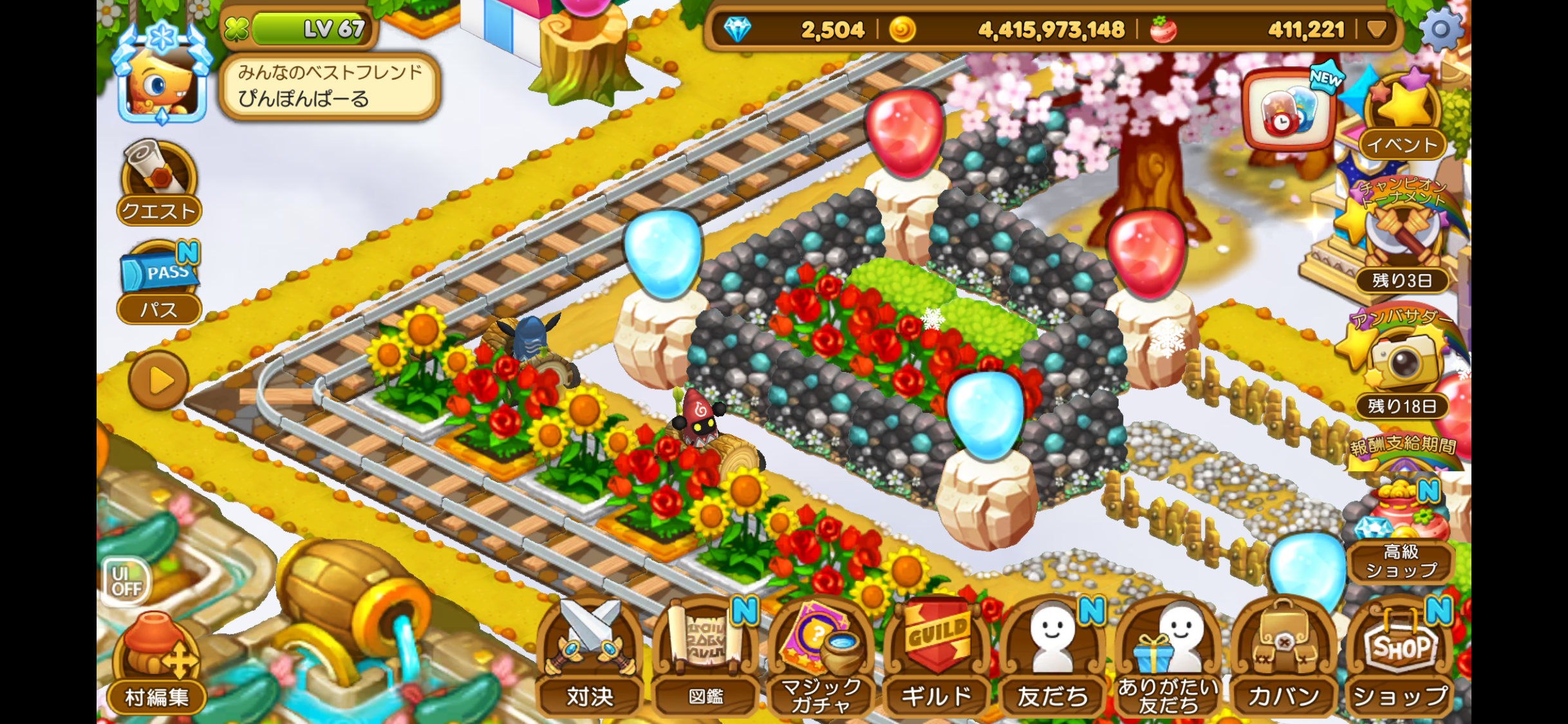Open the クエスト quest scroll menu
Image resolution: width=1568 pixels, height=724 pixels.
(158, 181)
